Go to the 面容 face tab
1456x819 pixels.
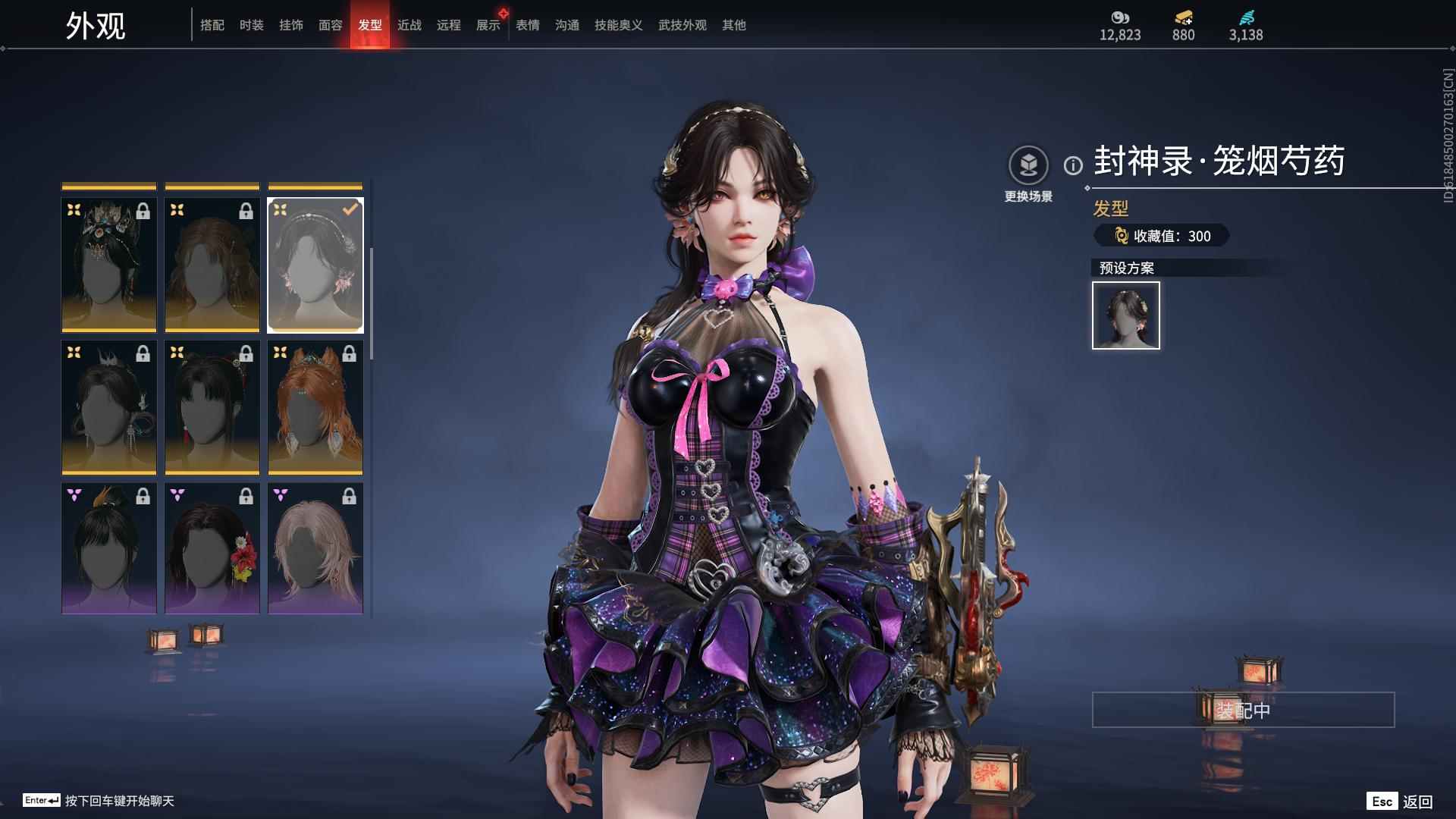pyautogui.click(x=331, y=25)
